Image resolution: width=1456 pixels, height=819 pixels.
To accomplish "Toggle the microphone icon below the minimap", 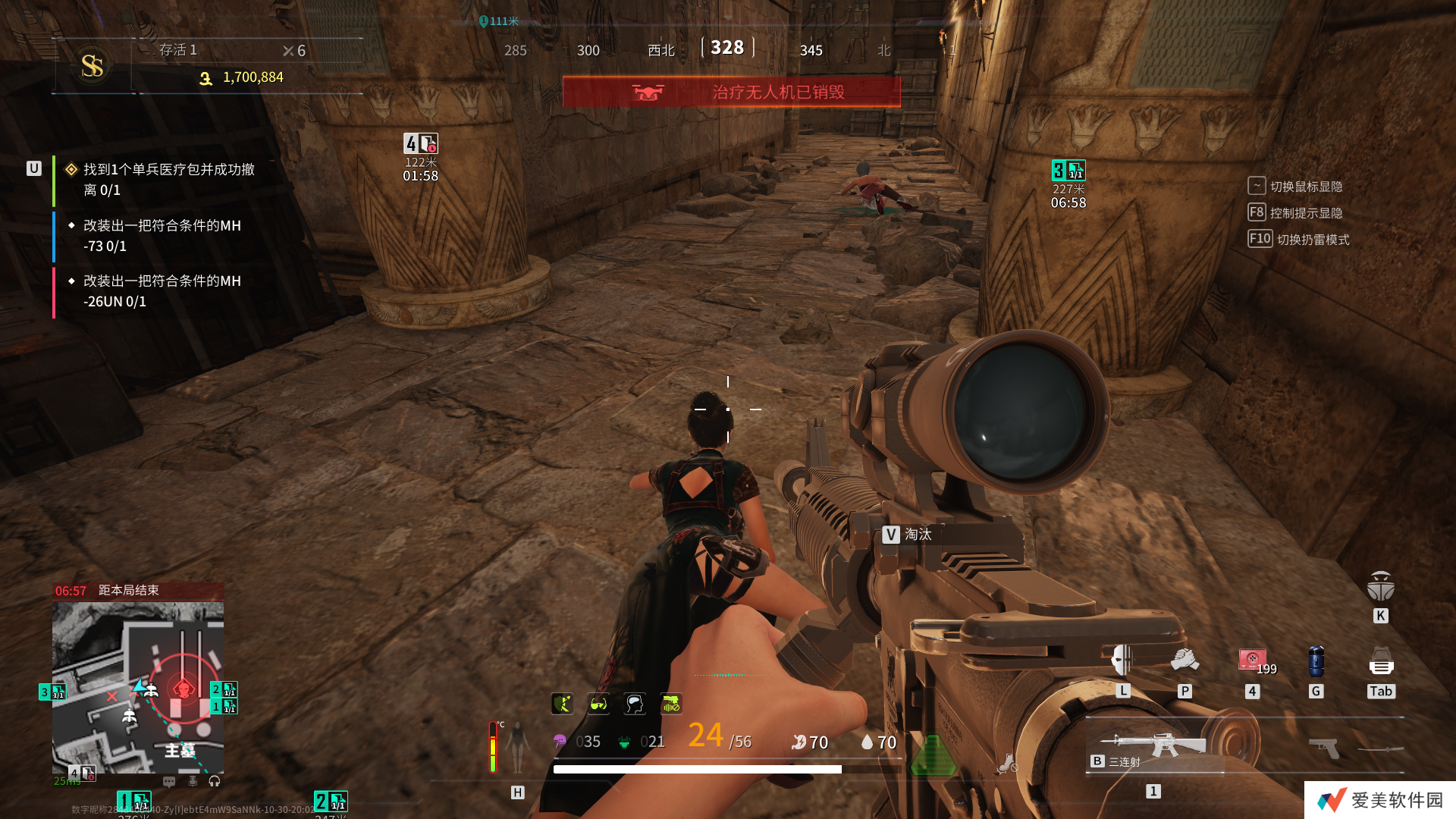I will (x=193, y=781).
